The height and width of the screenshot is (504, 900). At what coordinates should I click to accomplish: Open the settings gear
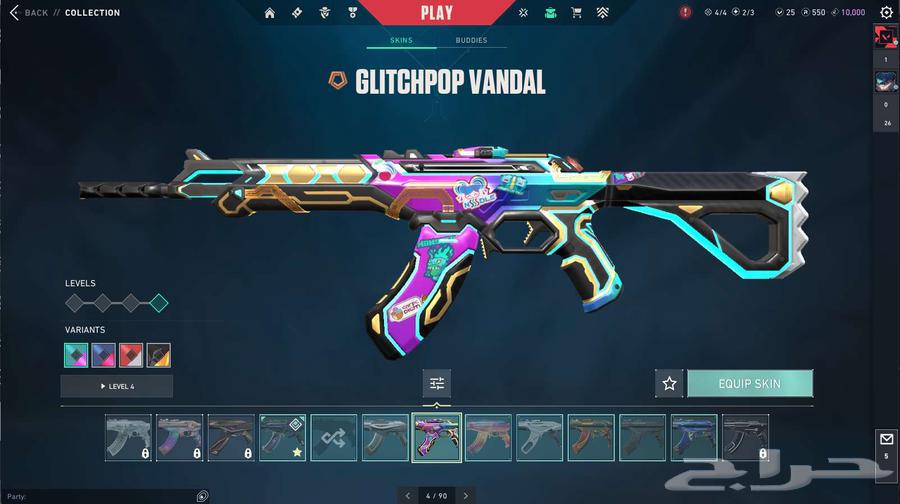[x=886, y=13]
